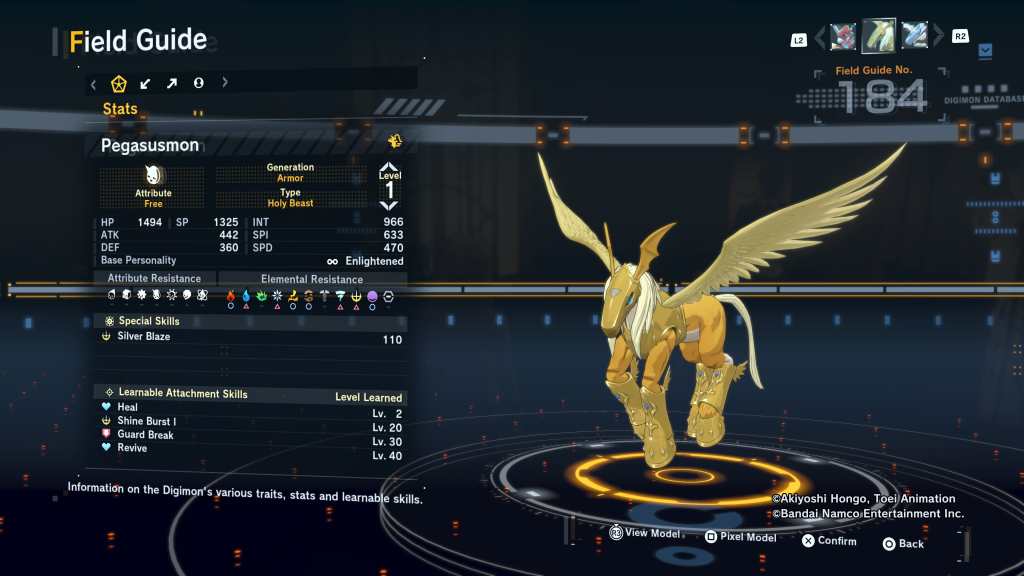
Task: Lower the level with the down arrow
Action: coord(389,205)
